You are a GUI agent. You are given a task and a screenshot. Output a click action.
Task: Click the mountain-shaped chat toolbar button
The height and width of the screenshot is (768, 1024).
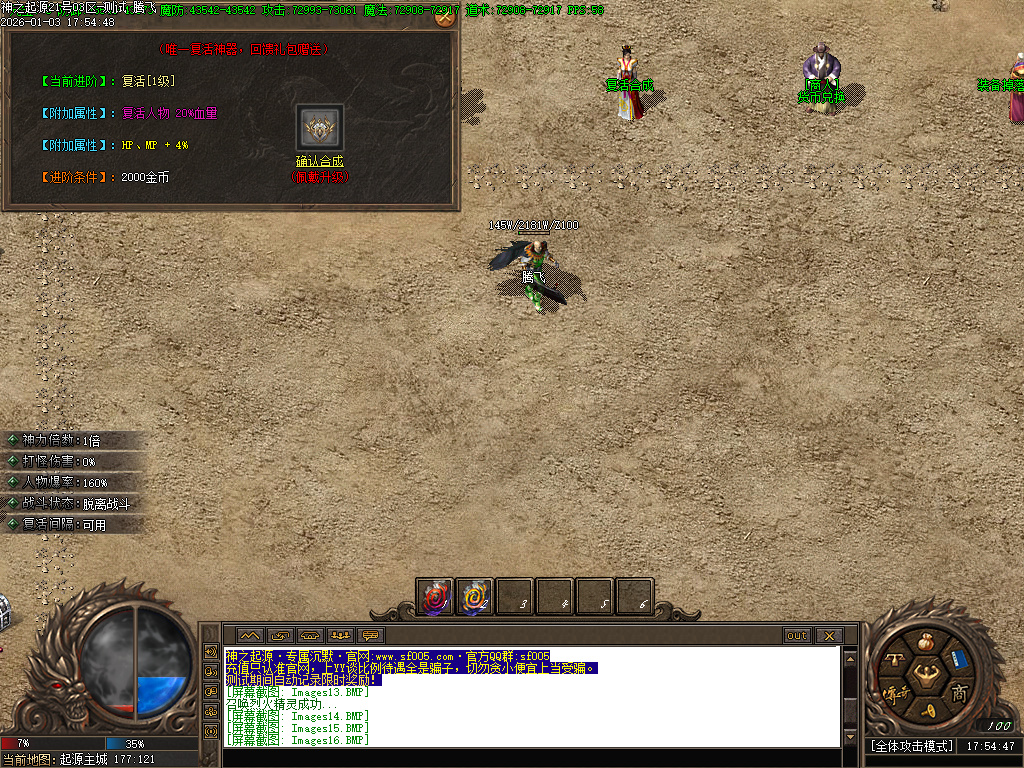pyautogui.click(x=250, y=635)
